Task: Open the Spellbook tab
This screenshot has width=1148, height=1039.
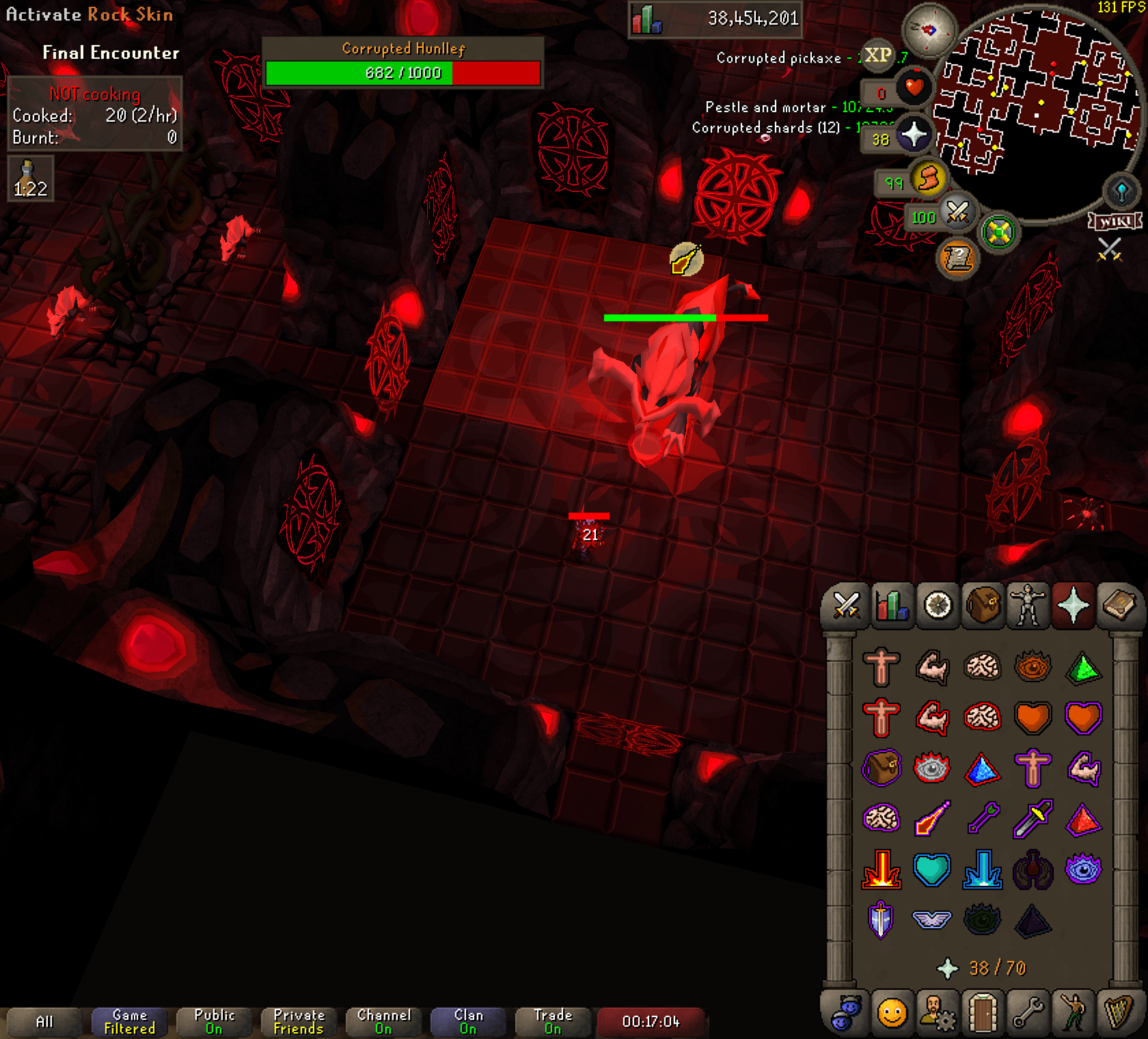Action: pyautogui.click(x=1119, y=606)
